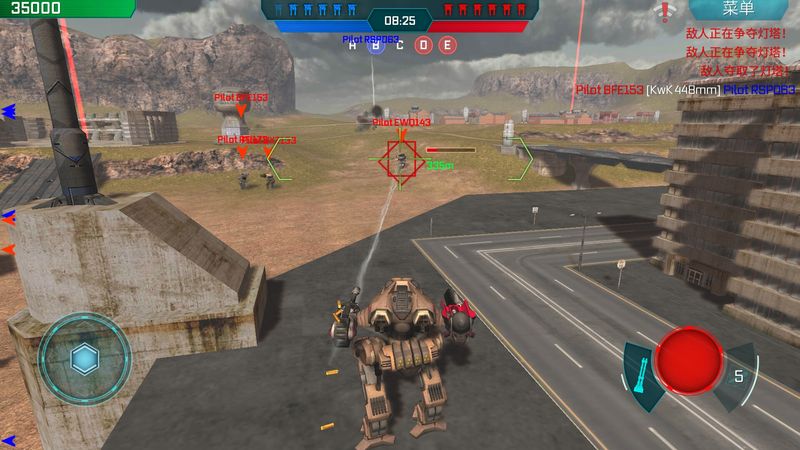This screenshot has width=800, height=450.
Task: Fire the weapon showing 5 ammo
Action: [x=739, y=376]
